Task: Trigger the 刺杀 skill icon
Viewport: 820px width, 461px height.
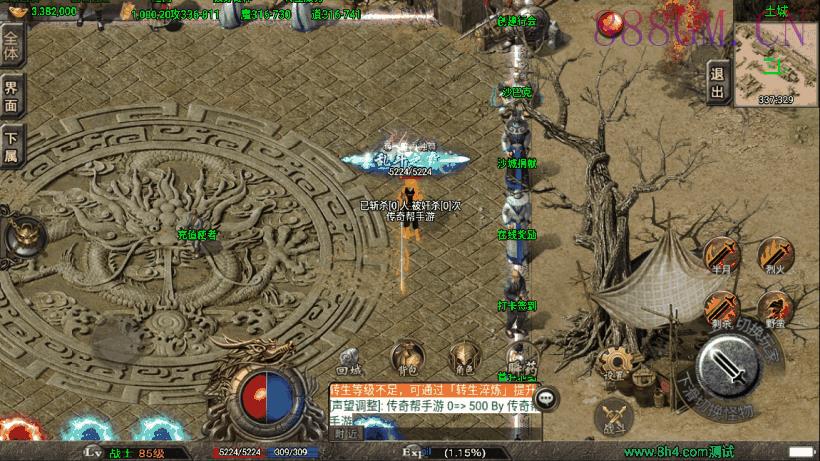Action: (x=719, y=309)
